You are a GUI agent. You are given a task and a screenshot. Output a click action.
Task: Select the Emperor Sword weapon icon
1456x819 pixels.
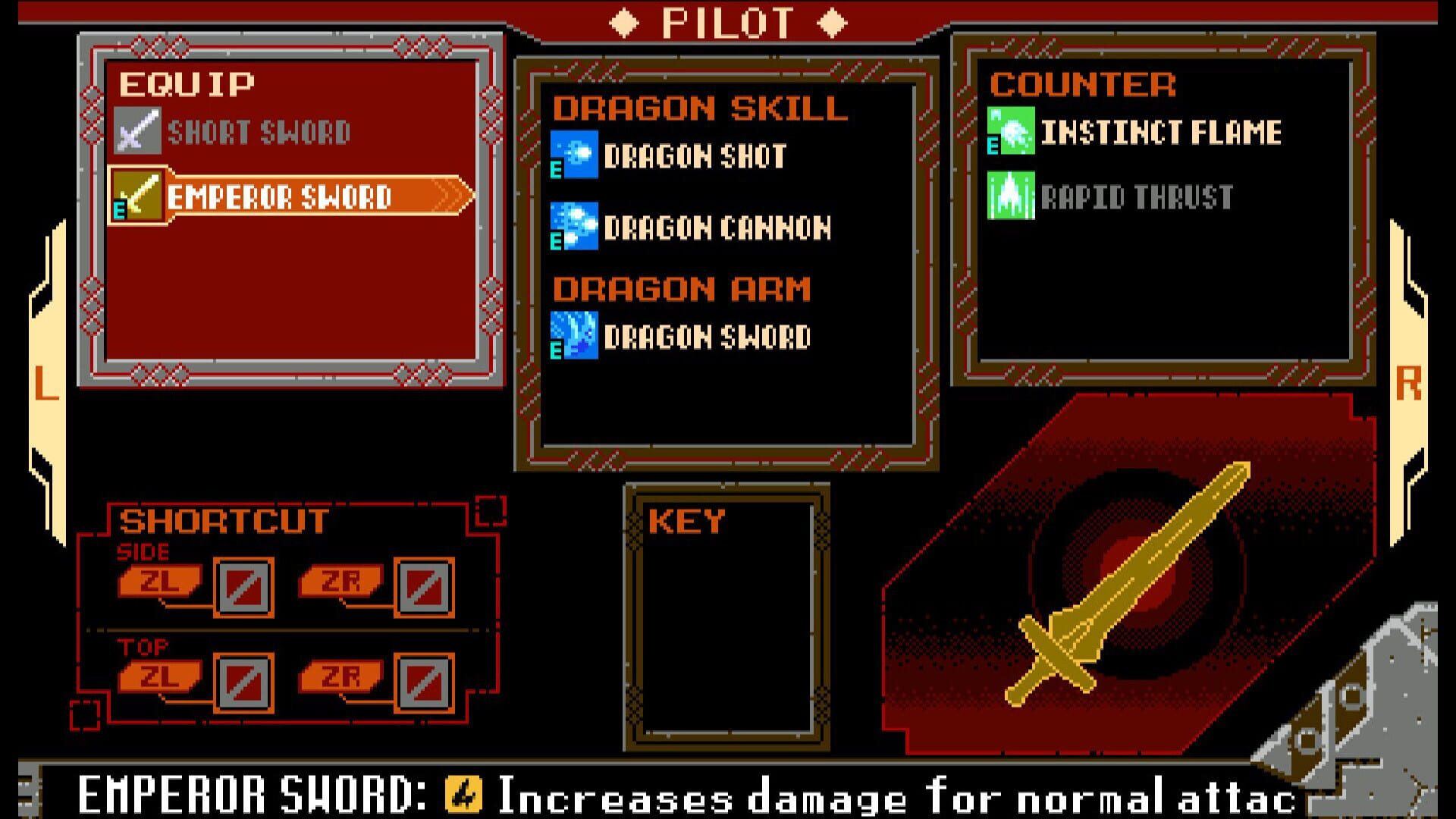pyautogui.click(x=138, y=196)
